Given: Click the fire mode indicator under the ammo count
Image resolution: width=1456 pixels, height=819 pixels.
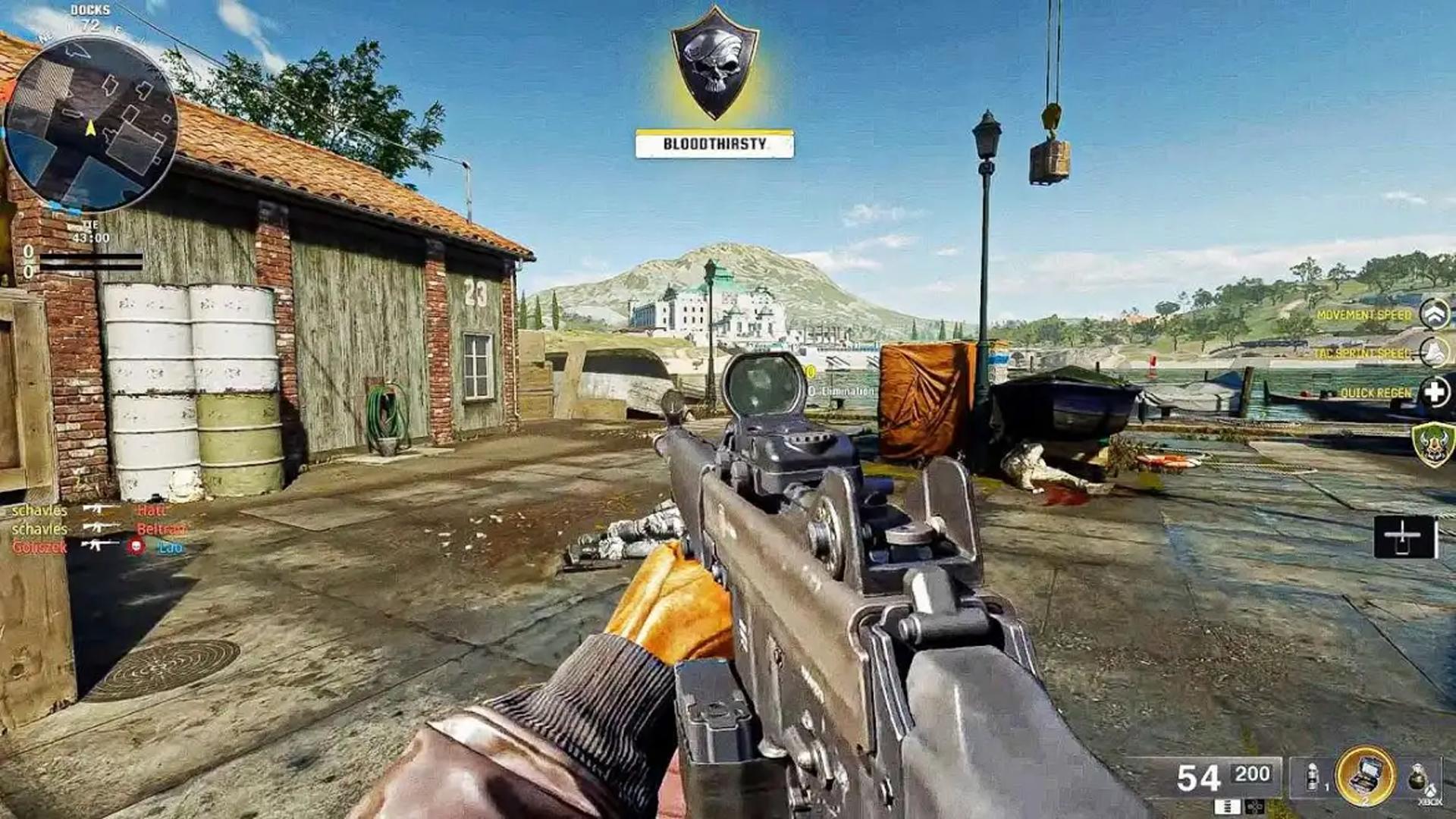Looking at the screenshot, I should click(x=1228, y=807).
